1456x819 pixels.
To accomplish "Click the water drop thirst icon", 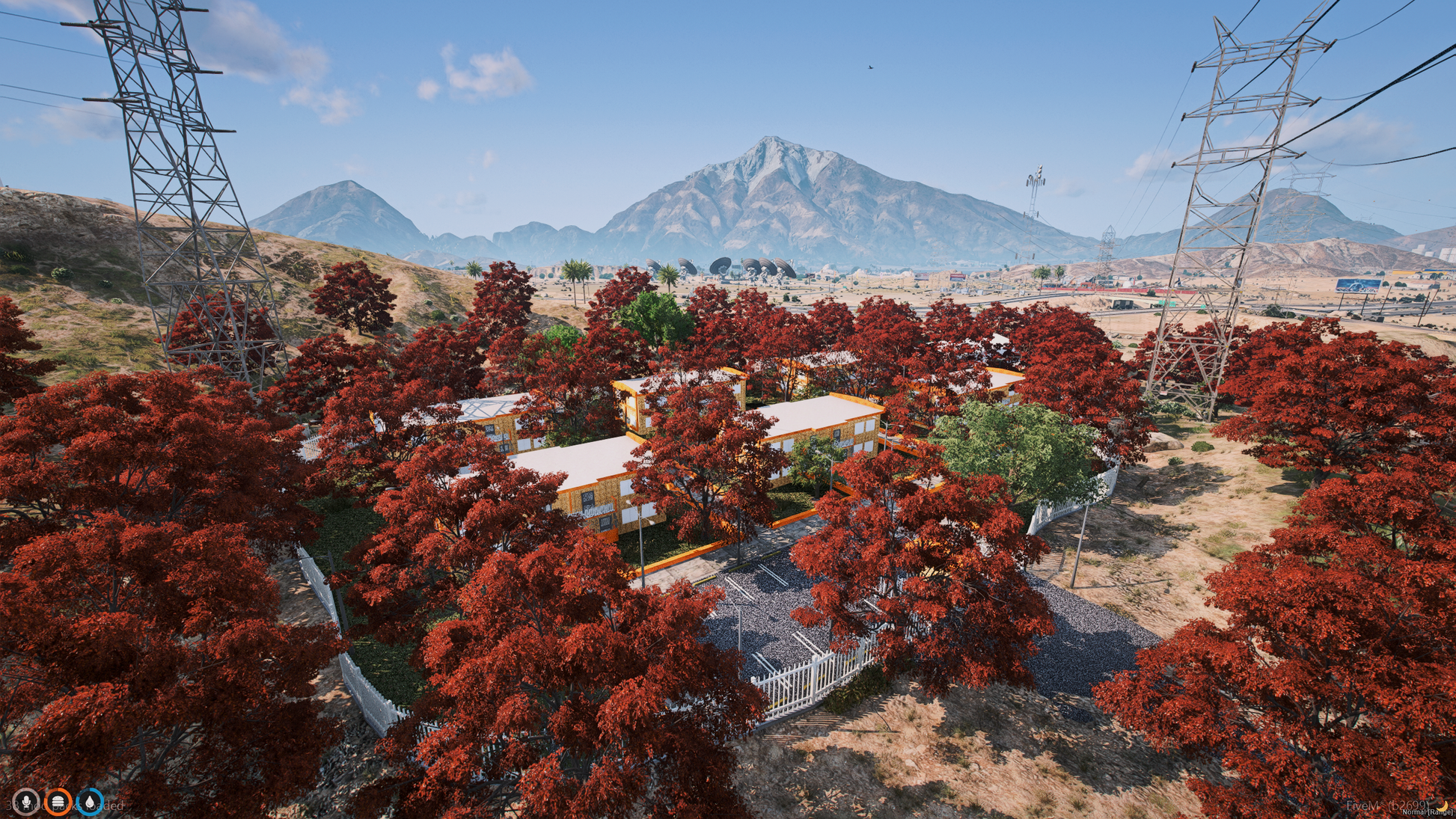I will [x=91, y=803].
